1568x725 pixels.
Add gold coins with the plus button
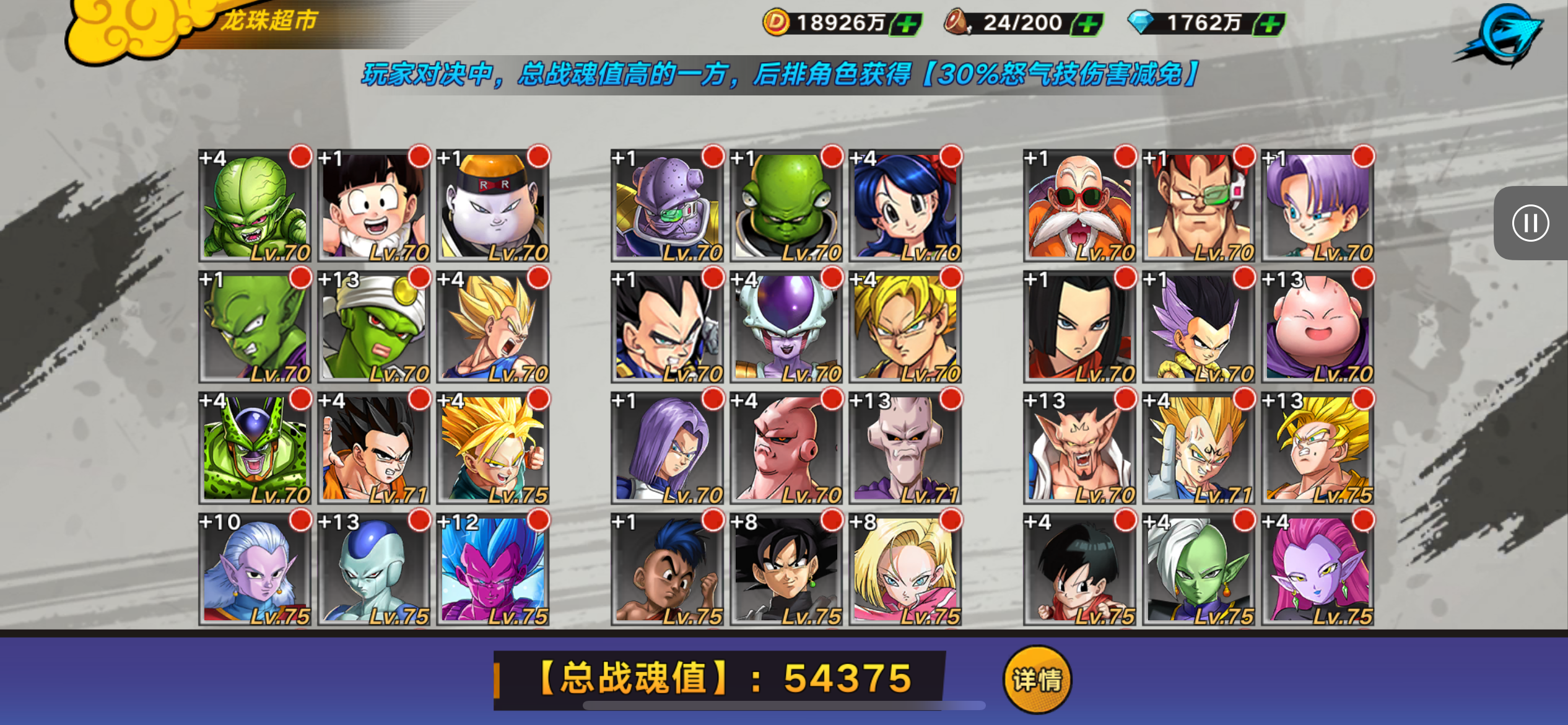click(907, 25)
